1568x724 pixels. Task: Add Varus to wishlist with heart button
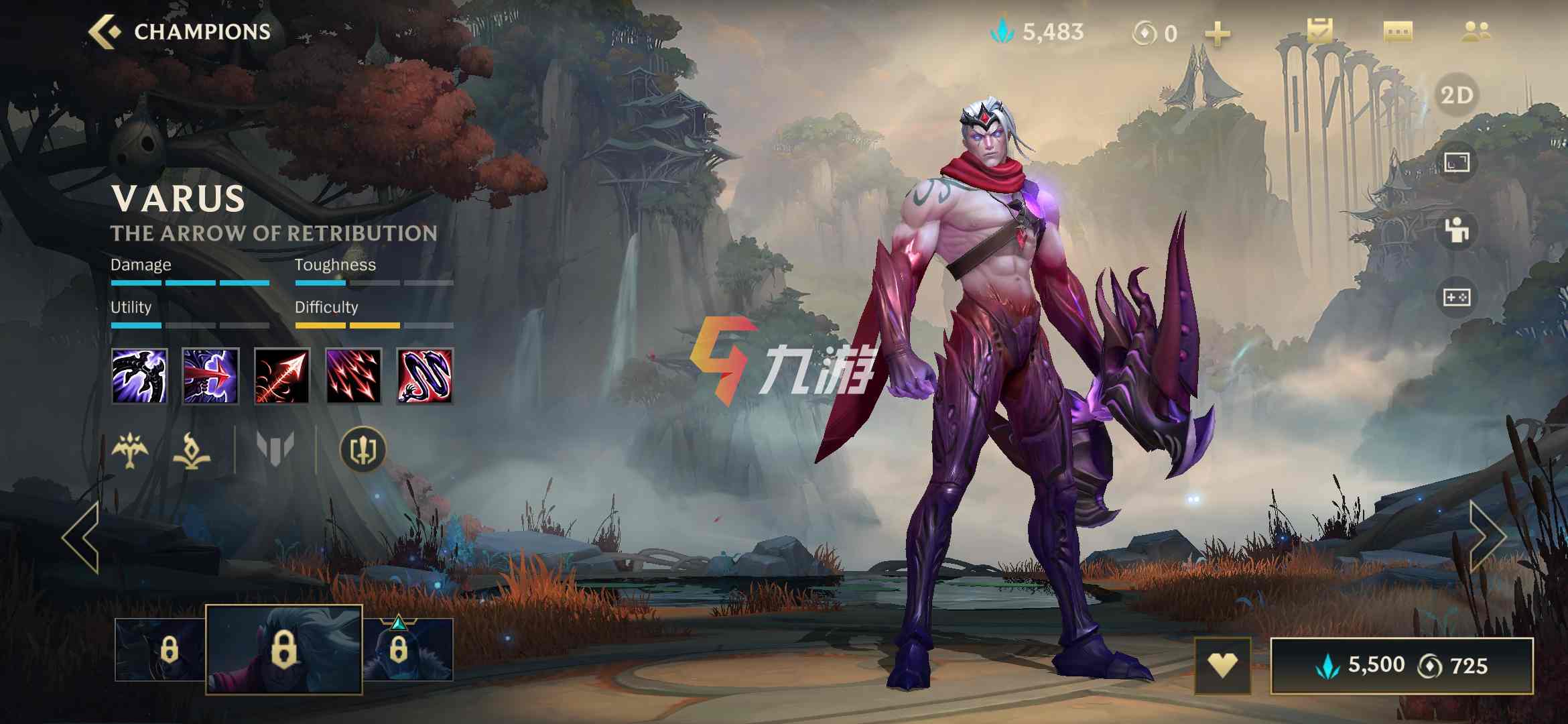click(1222, 666)
